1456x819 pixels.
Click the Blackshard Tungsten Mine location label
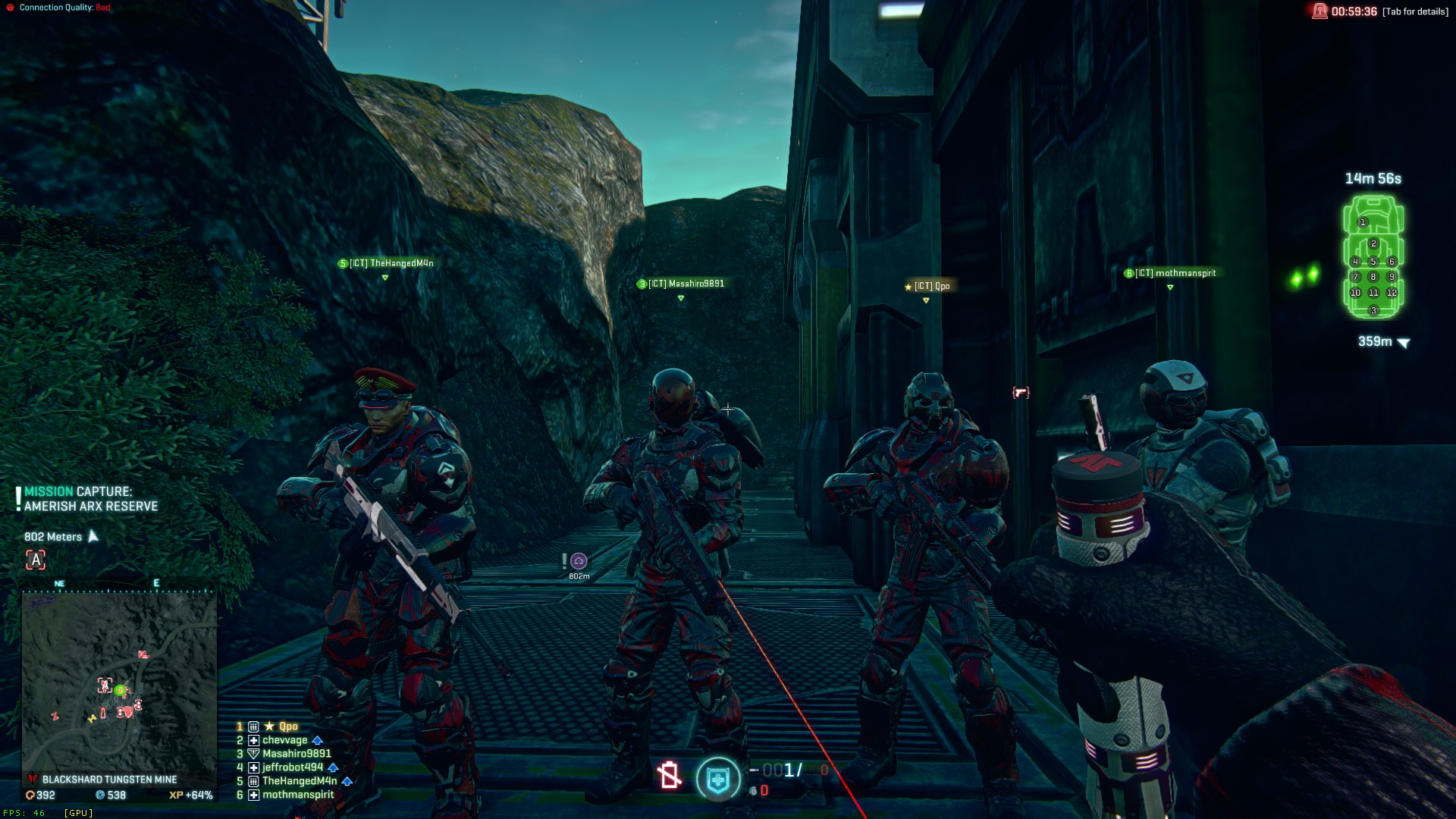coord(109,780)
